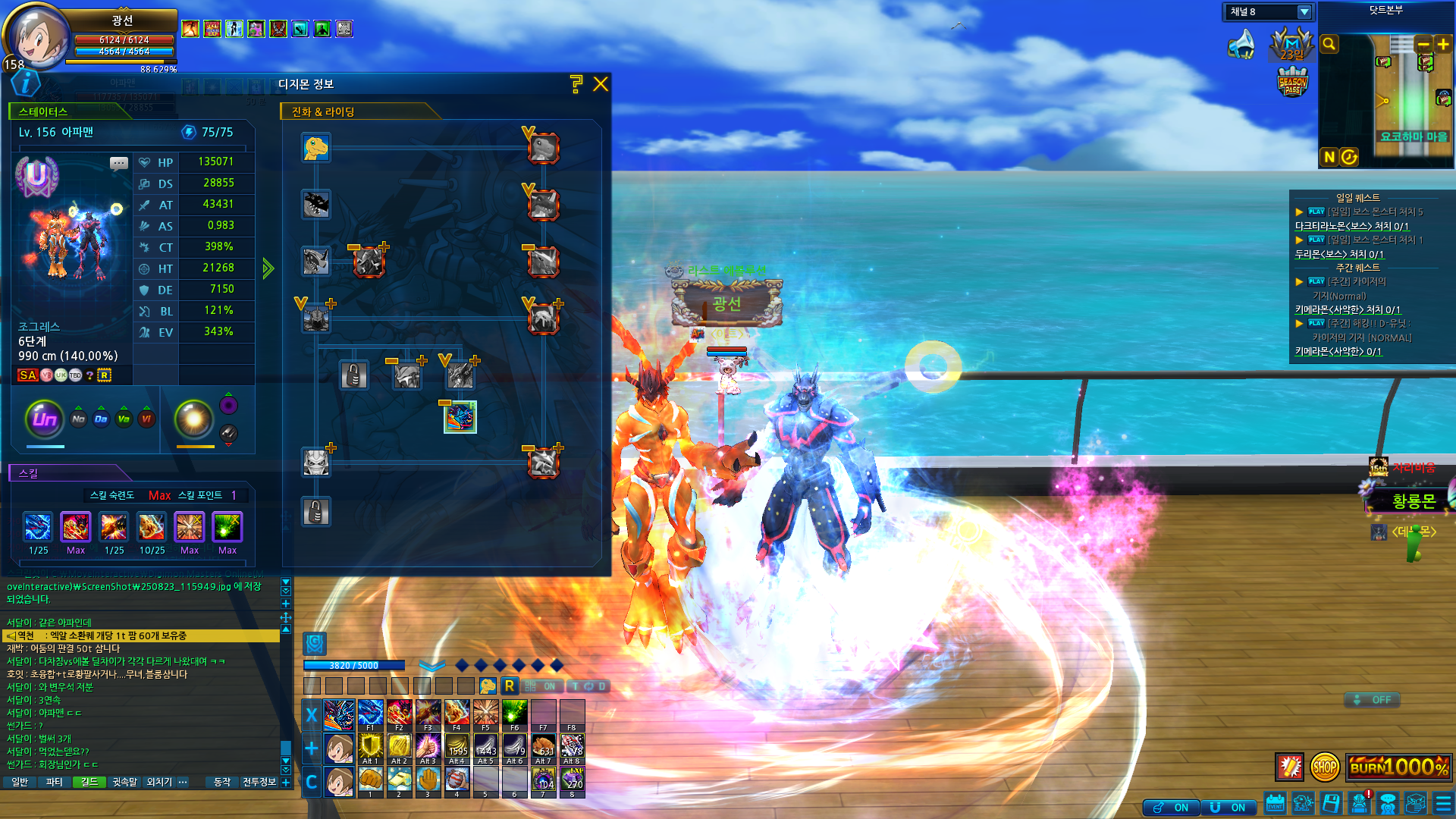This screenshot has width=1456, height=819.
Task: Select the 일반 chat tab
Action: point(20,782)
